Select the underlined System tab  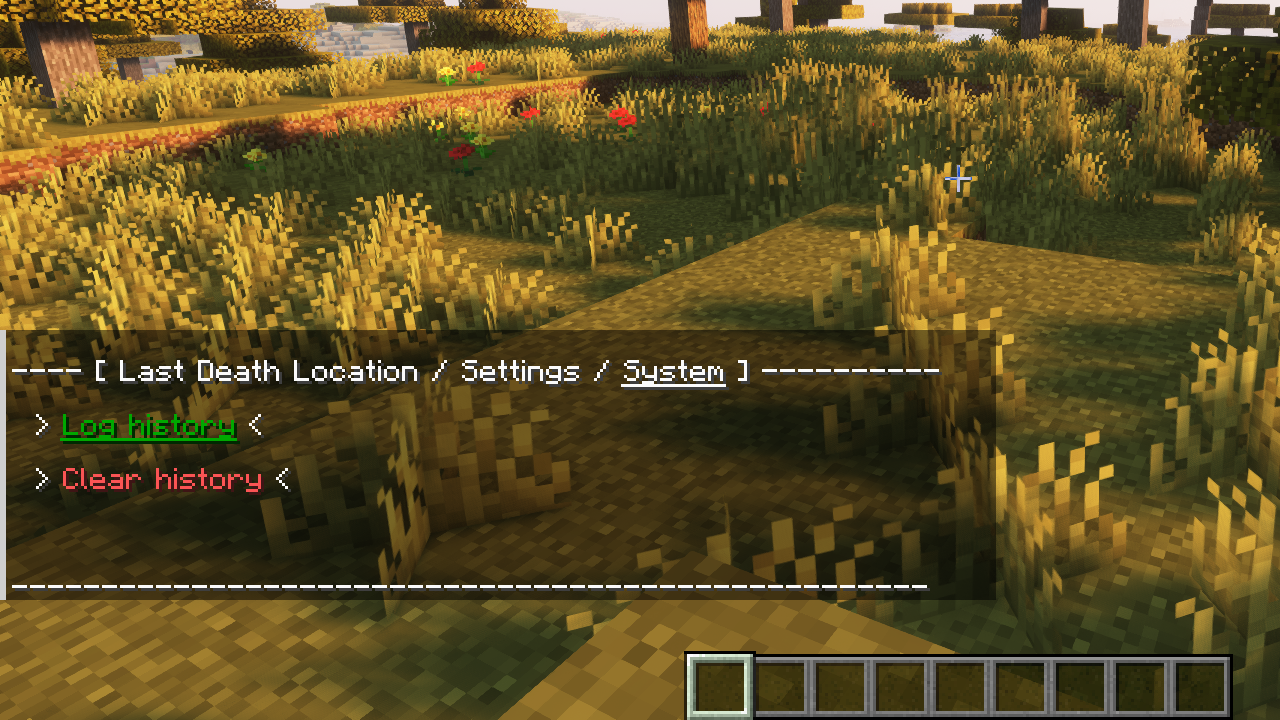[673, 370]
